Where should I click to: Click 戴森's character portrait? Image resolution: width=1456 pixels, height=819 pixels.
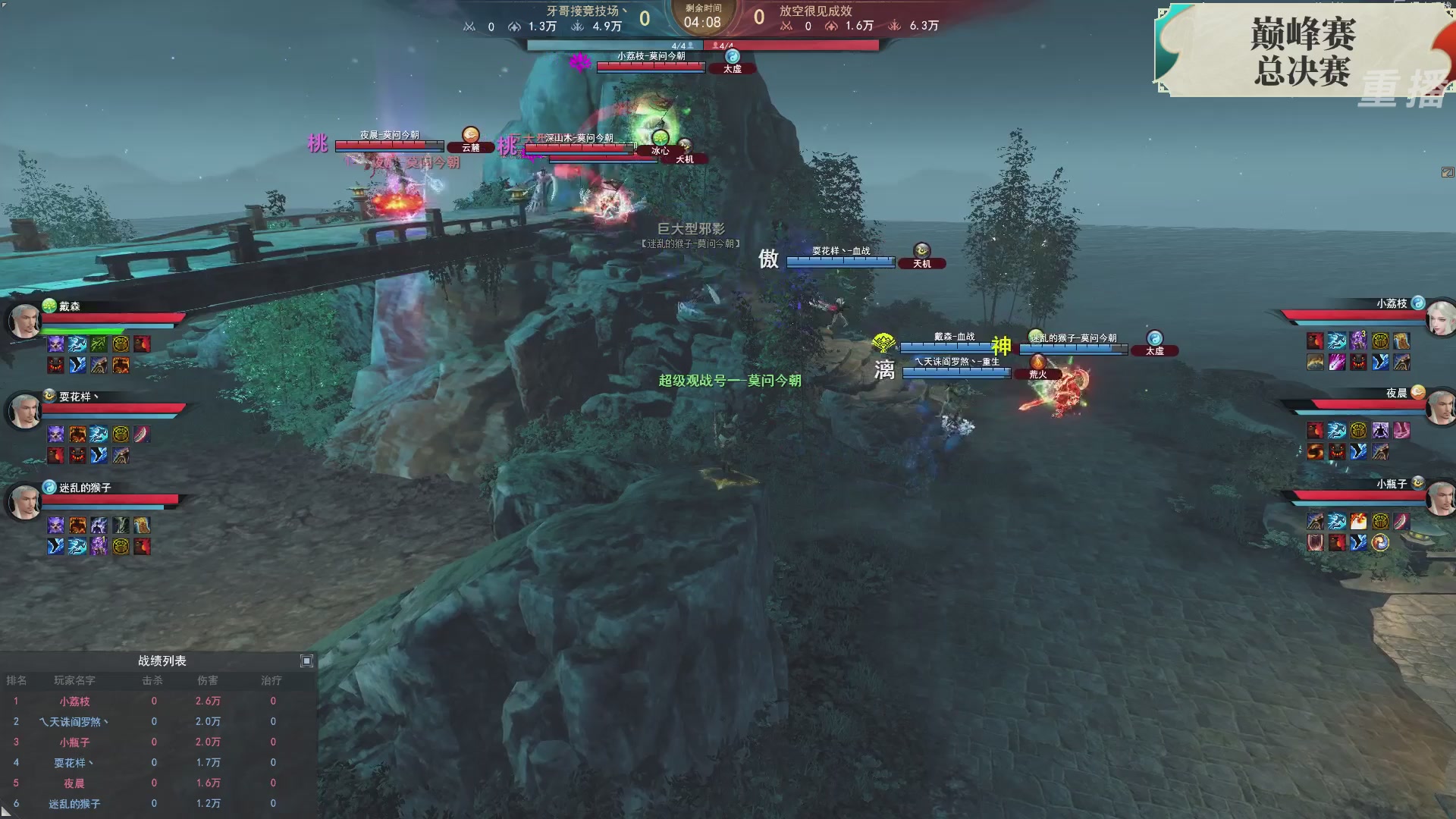tap(25, 321)
